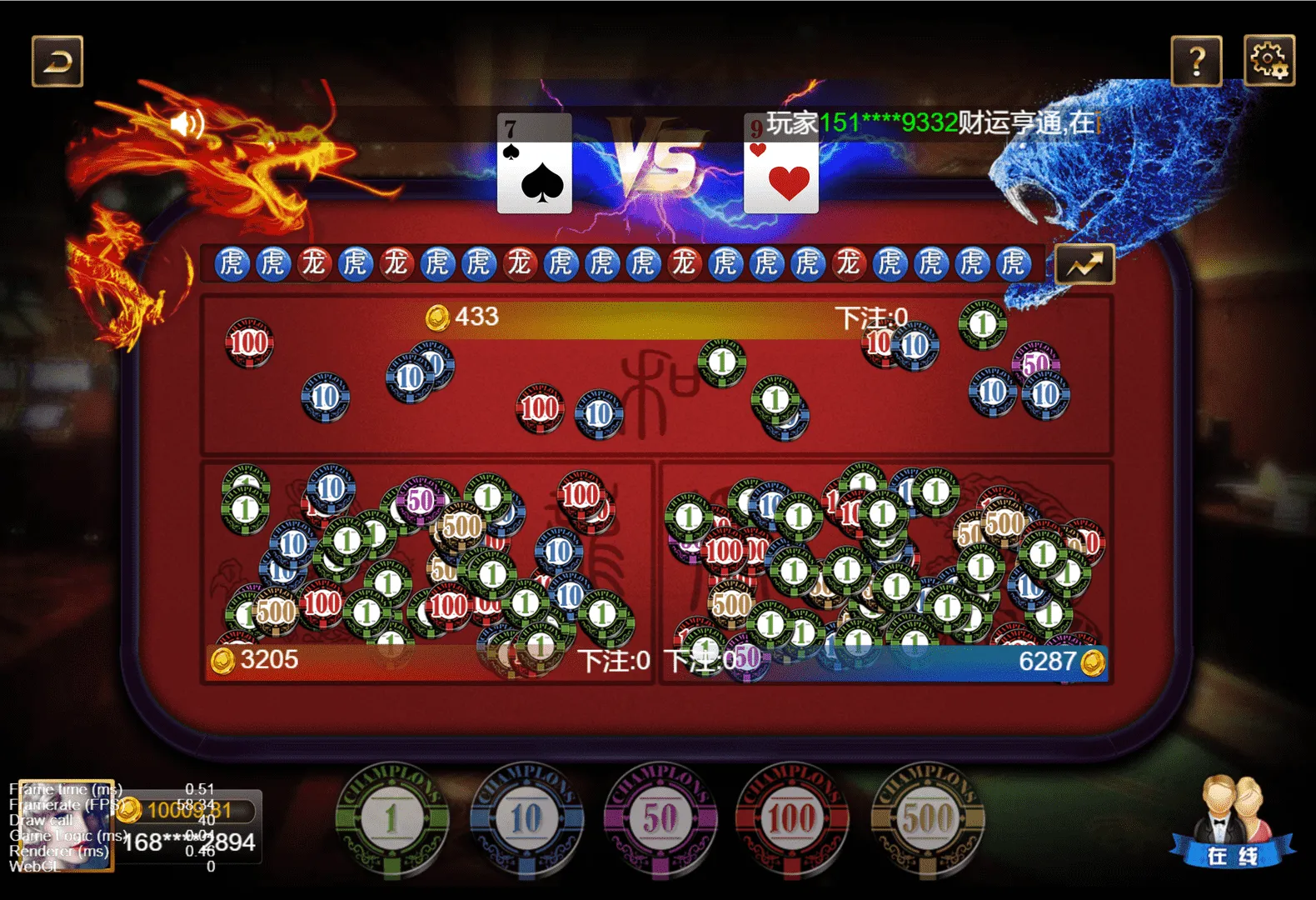The width and height of the screenshot is (1316, 900).
Task: Mute the game sound via the speaker icon
Action: (x=187, y=125)
